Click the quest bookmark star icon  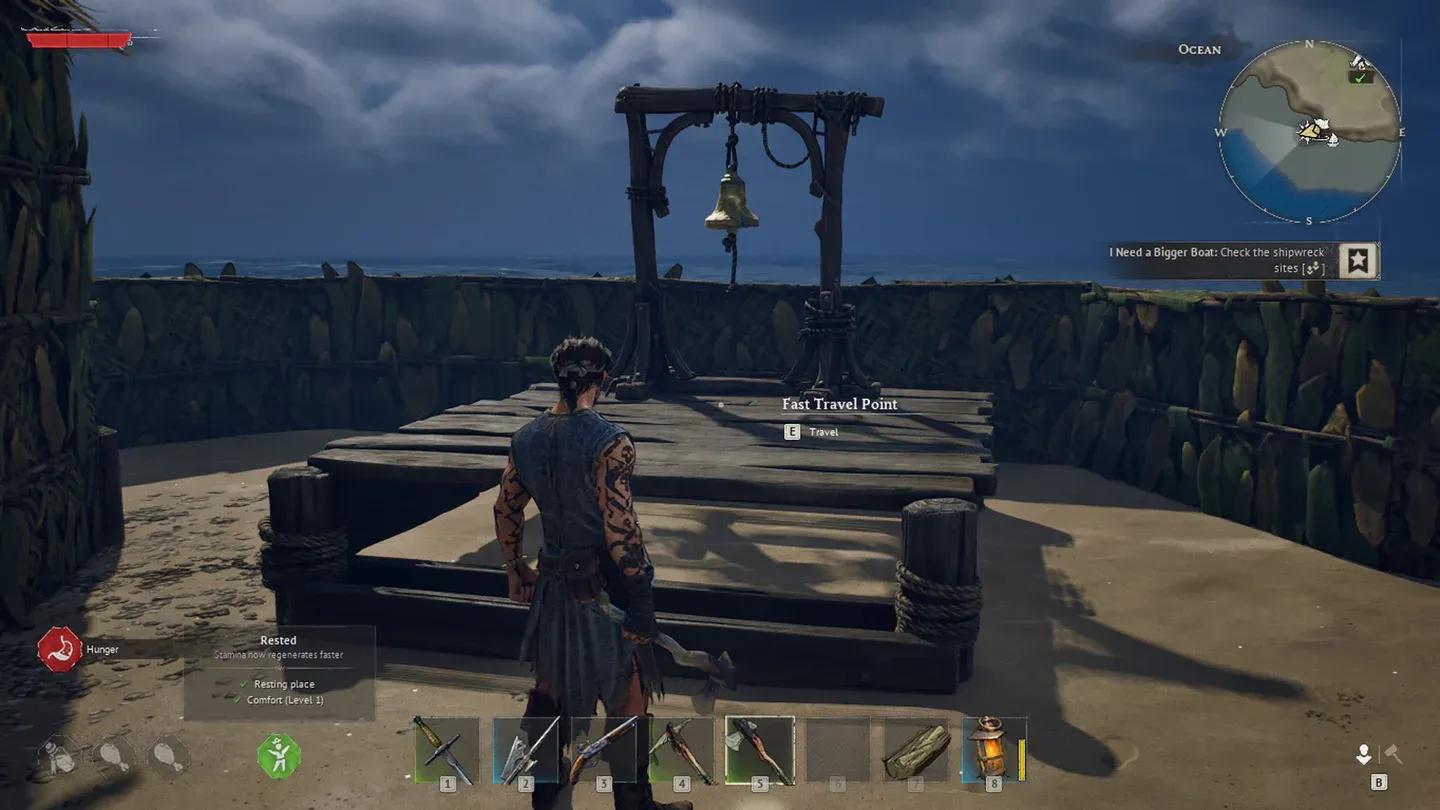pos(1358,260)
